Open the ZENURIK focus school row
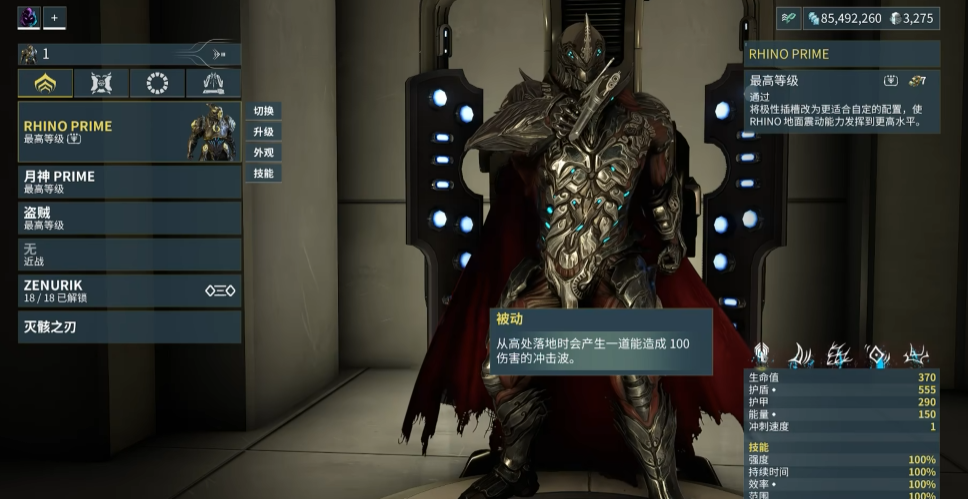 coord(130,291)
